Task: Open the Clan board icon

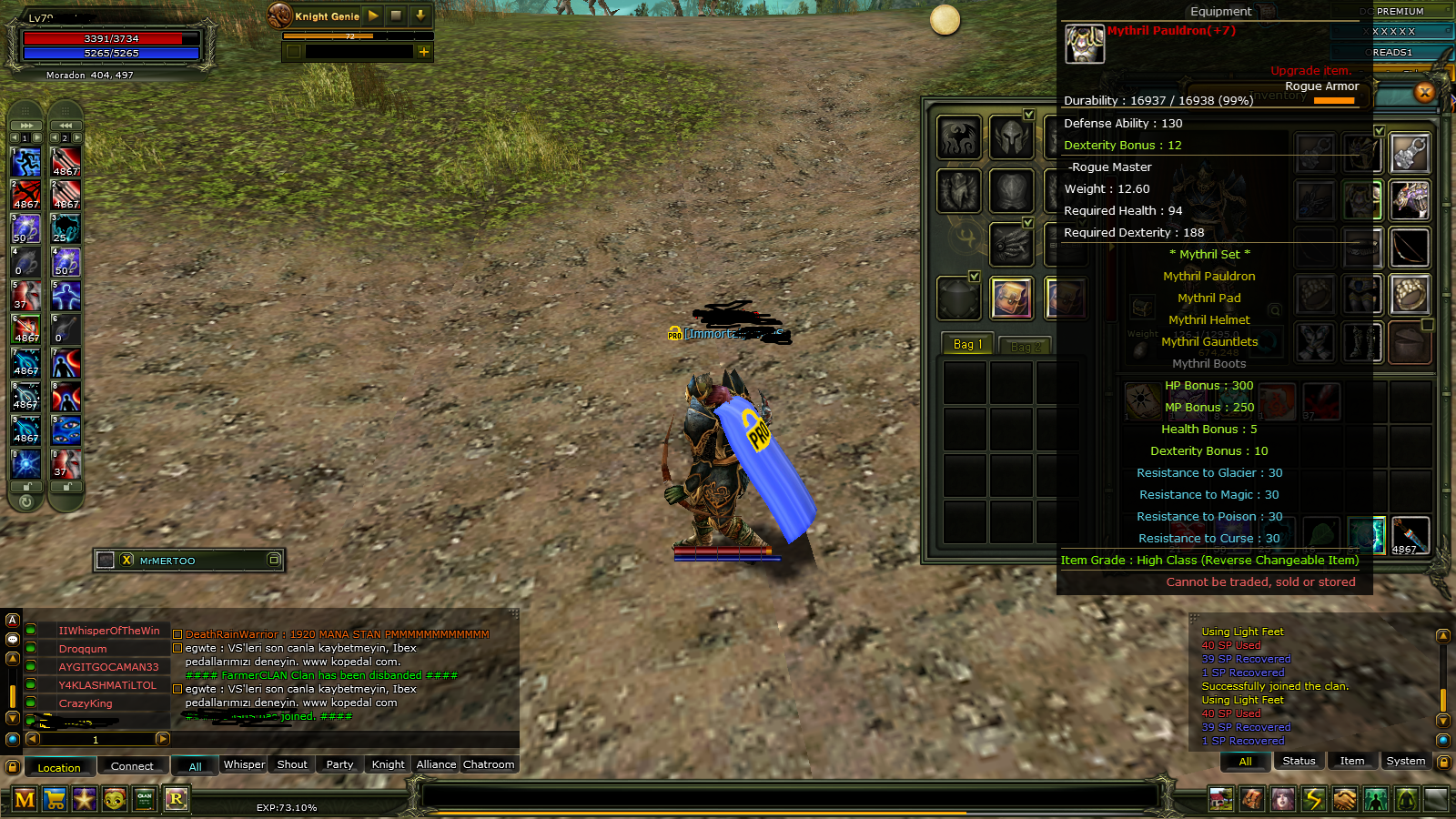Action: point(145,799)
